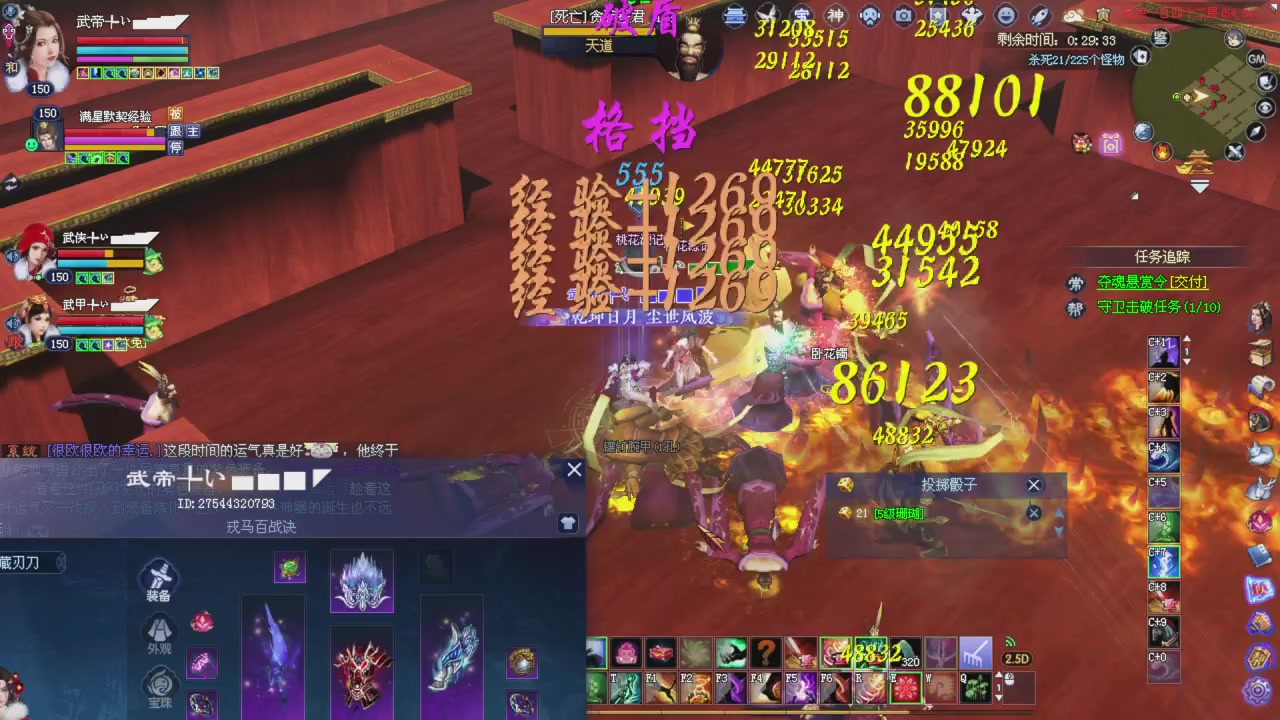1280x720 pixels.
Task: Select the [5级珊瑚] item in dice window
Action: 899,512
